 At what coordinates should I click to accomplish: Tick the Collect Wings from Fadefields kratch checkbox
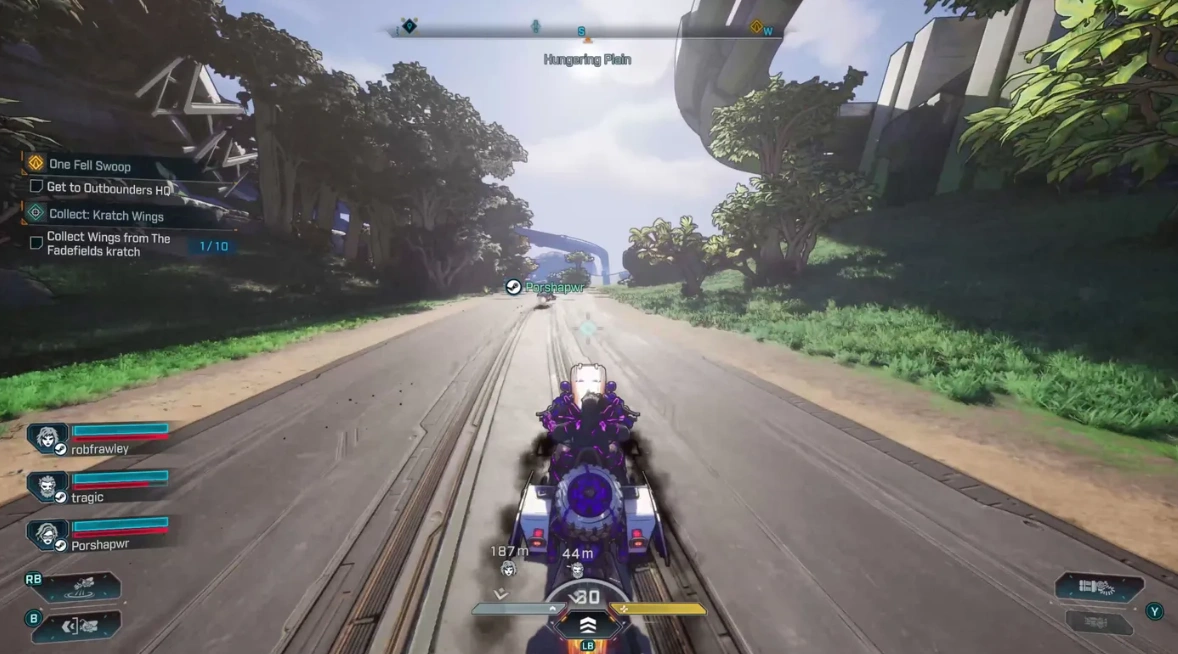[36, 243]
